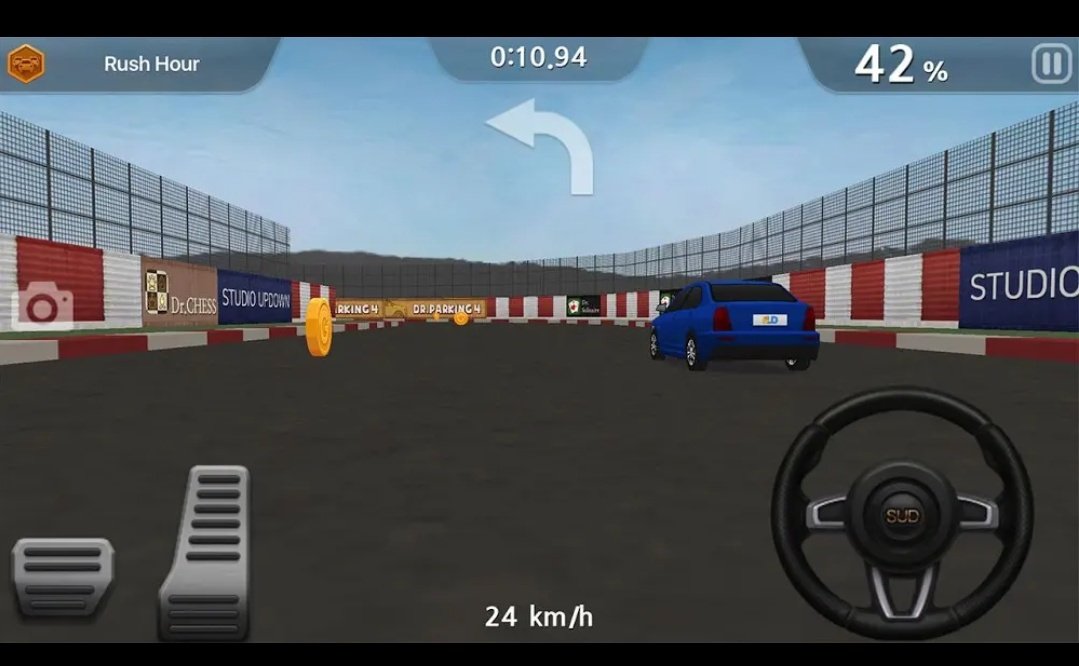Click the SUD steering wheel

[901, 514]
